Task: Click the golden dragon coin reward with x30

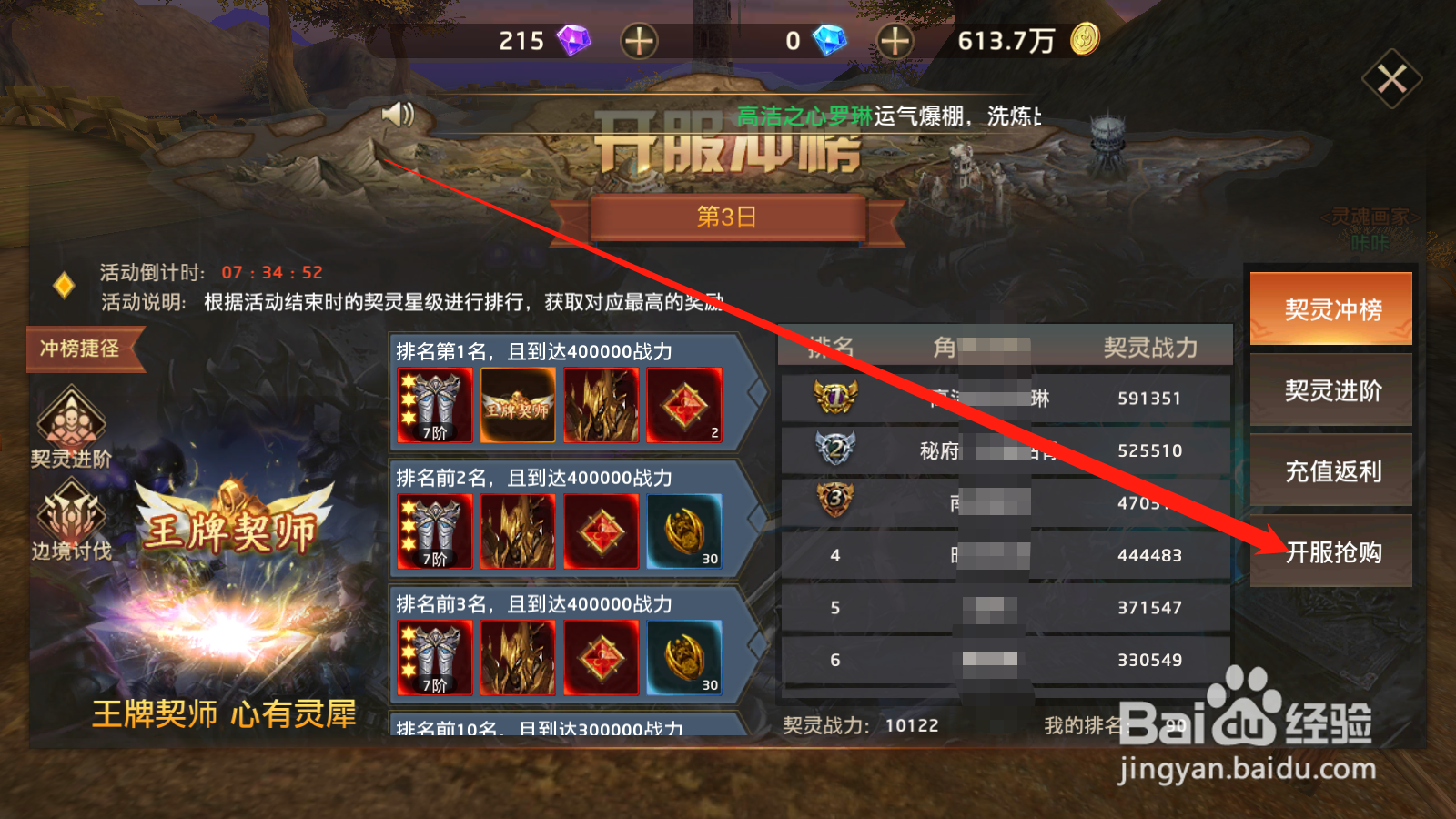Action: 685,532
